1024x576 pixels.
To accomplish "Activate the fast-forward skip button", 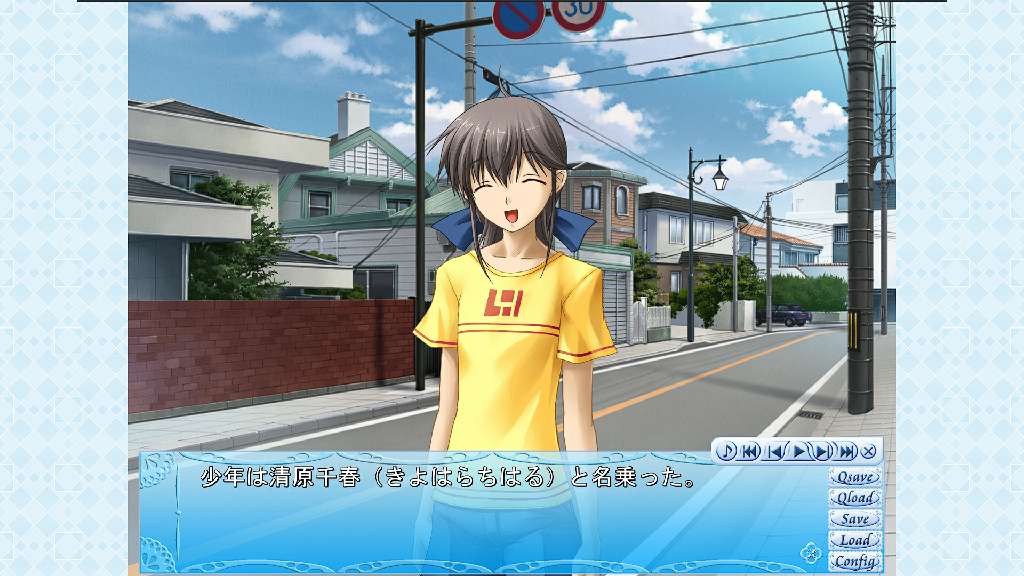I will click(x=846, y=451).
